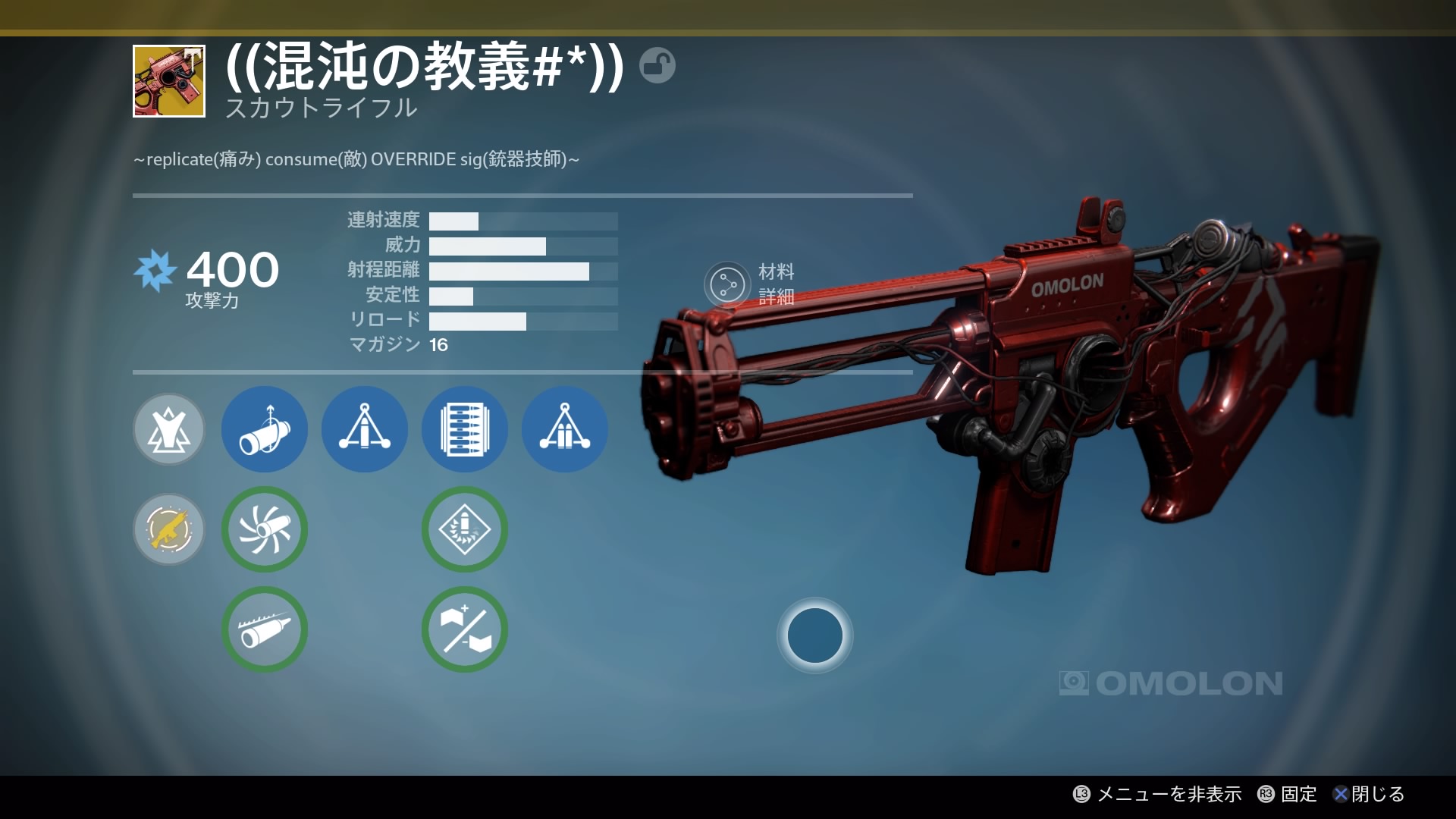Toggle the lock icon beside the weapon name
1456x819 pixels.
tap(657, 65)
